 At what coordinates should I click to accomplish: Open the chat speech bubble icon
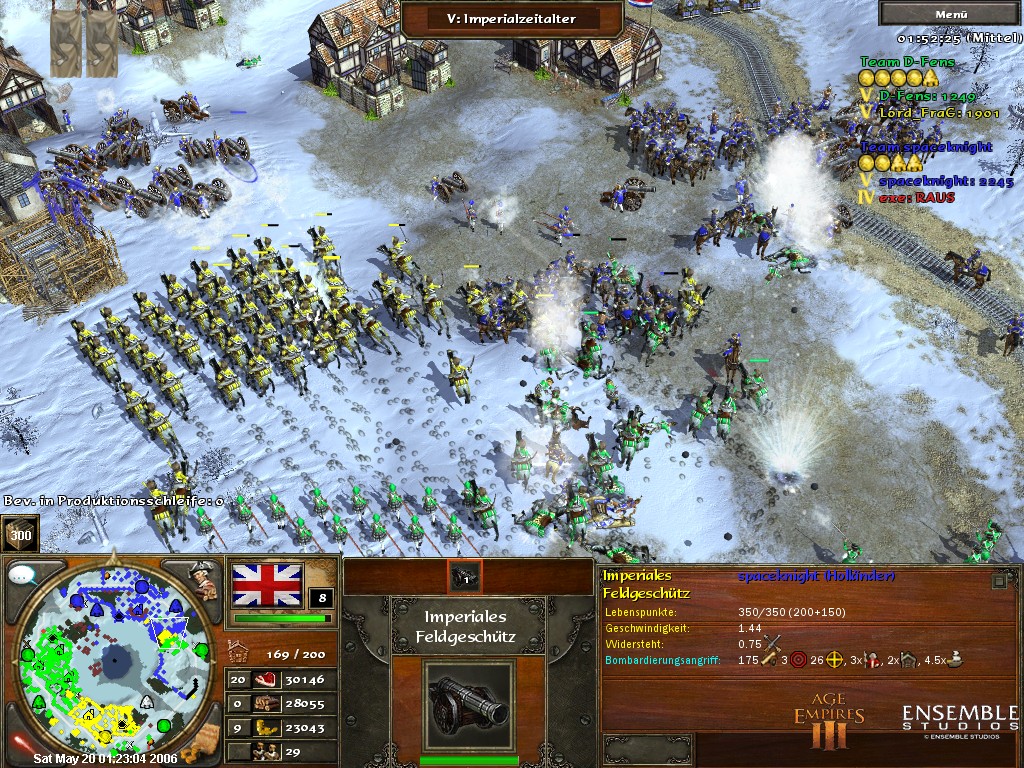point(22,575)
